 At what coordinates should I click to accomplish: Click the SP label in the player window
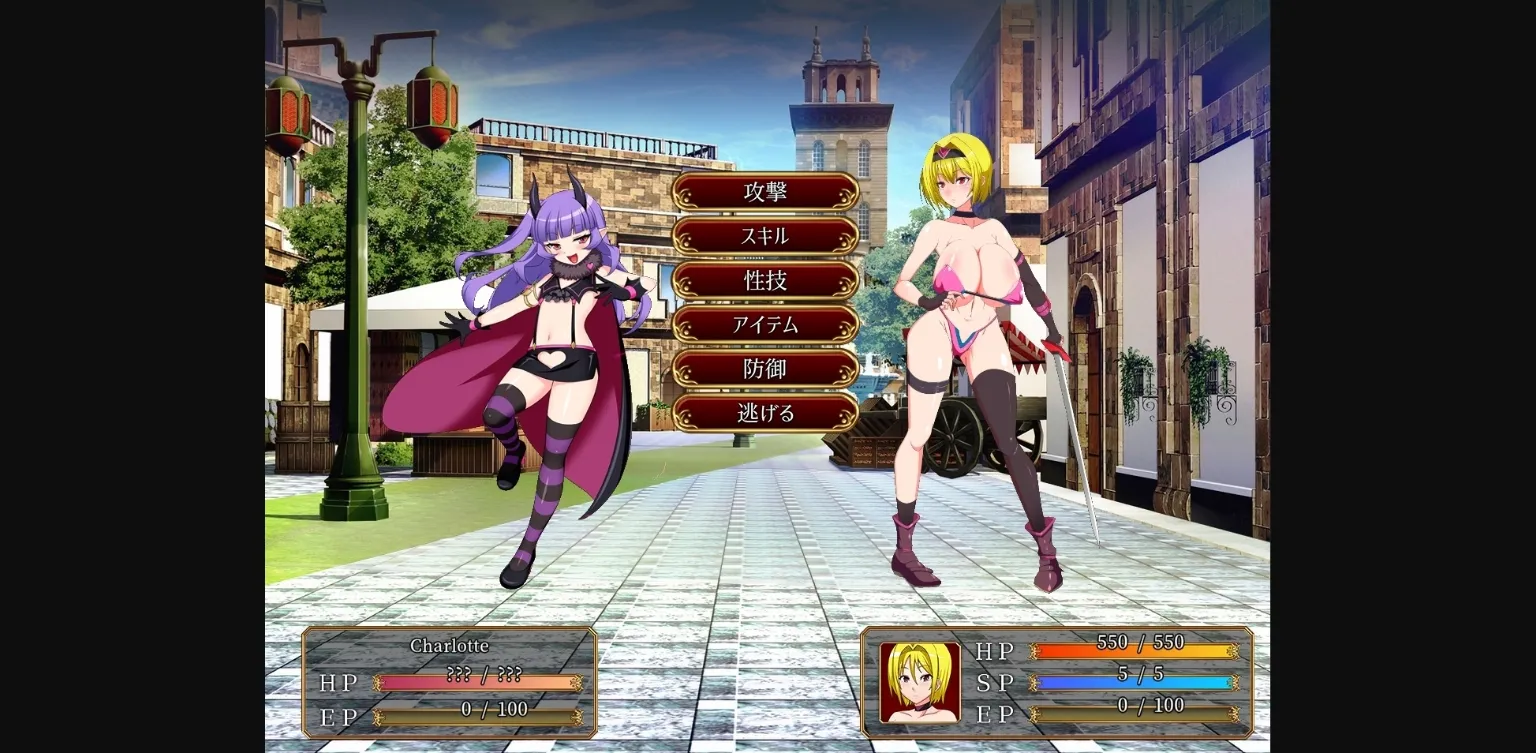(995, 683)
